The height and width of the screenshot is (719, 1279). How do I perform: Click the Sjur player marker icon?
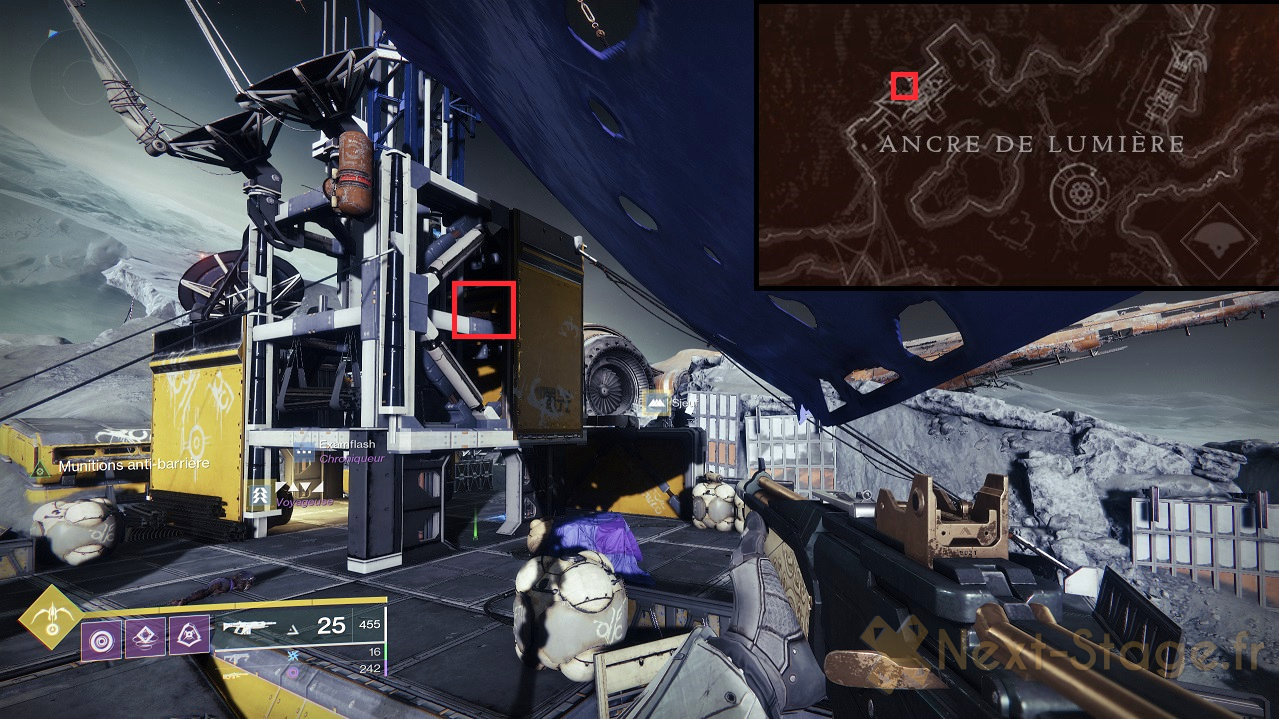point(657,404)
